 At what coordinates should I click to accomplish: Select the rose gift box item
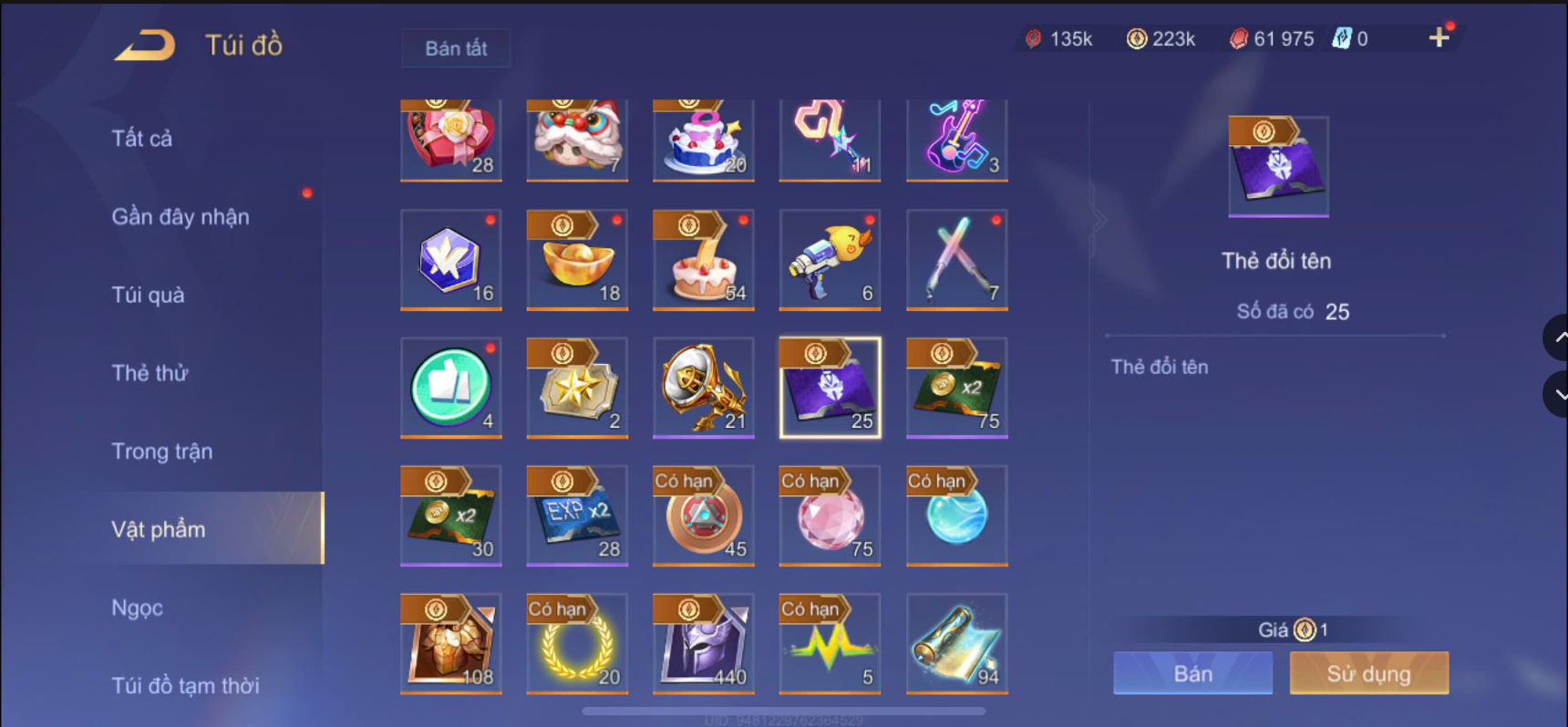click(x=450, y=137)
